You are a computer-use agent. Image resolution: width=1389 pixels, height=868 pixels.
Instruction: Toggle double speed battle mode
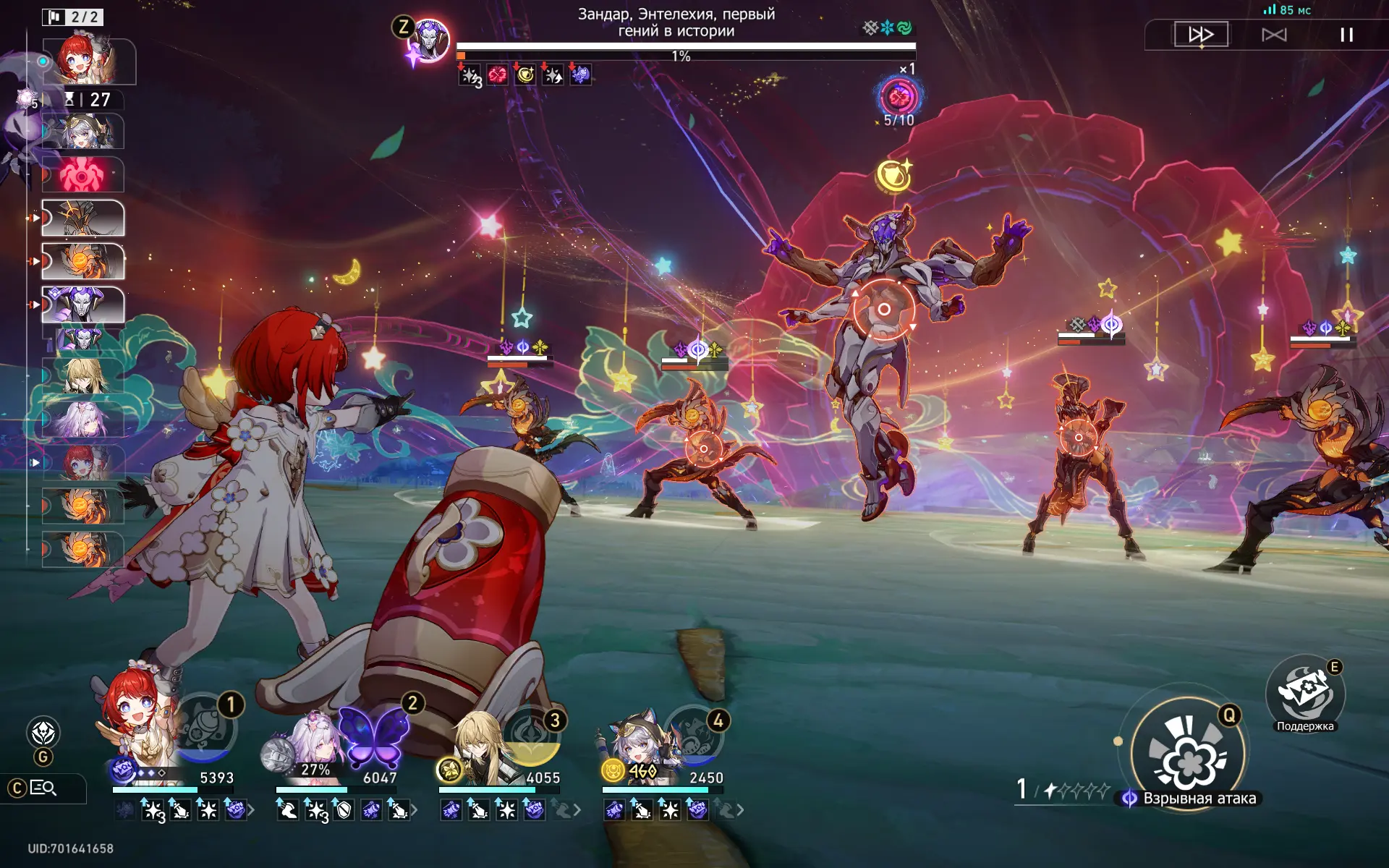(x=1201, y=35)
